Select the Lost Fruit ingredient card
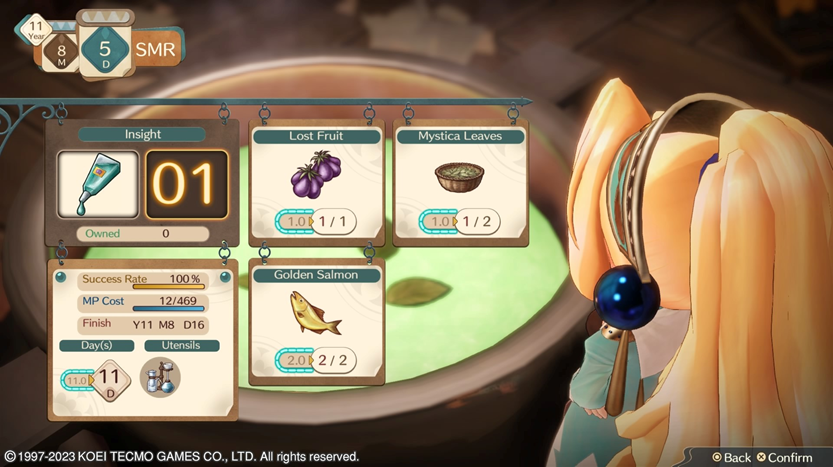 tap(317, 182)
